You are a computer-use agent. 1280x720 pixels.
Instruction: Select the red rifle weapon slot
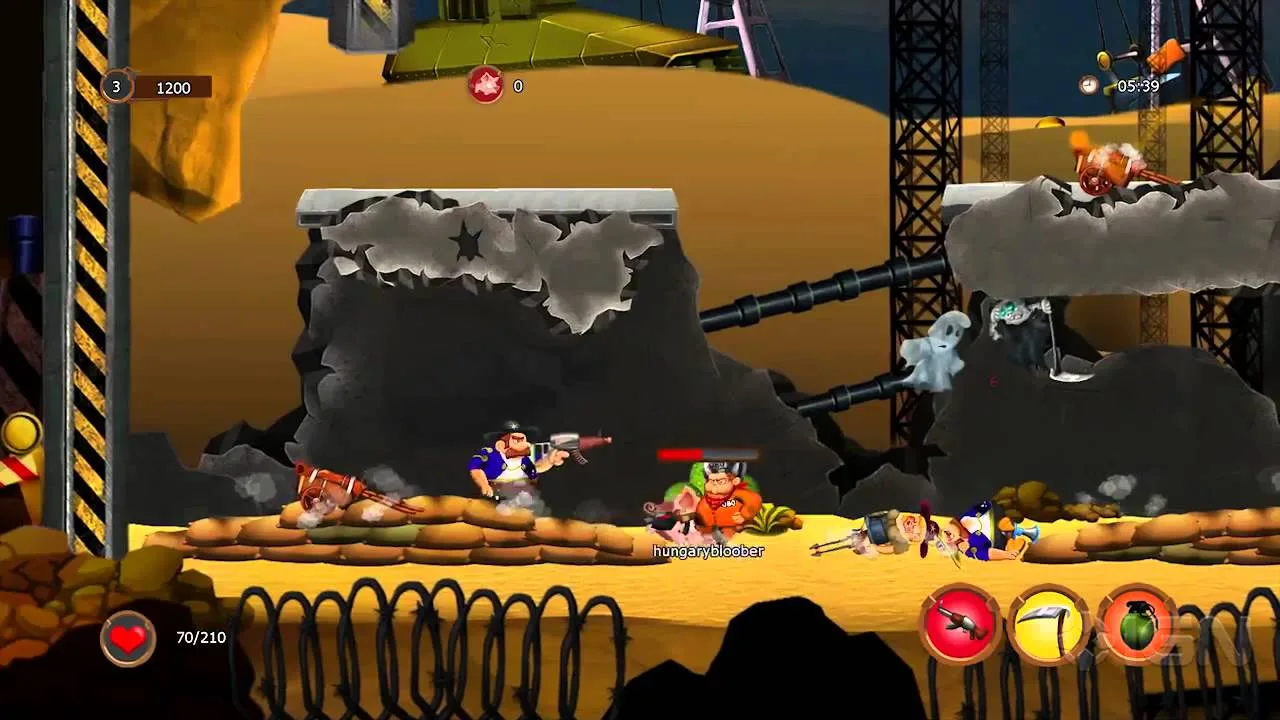pyautogui.click(x=960, y=625)
